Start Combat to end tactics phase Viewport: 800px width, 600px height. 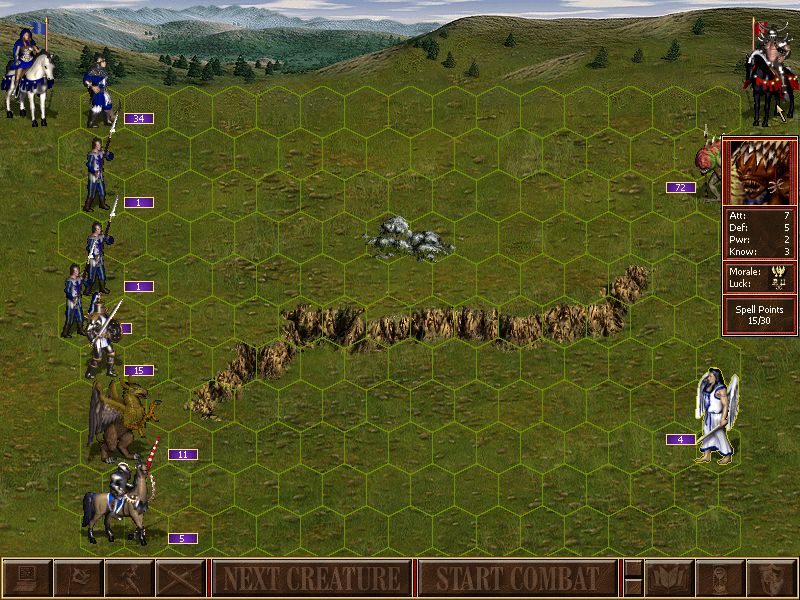(x=517, y=578)
